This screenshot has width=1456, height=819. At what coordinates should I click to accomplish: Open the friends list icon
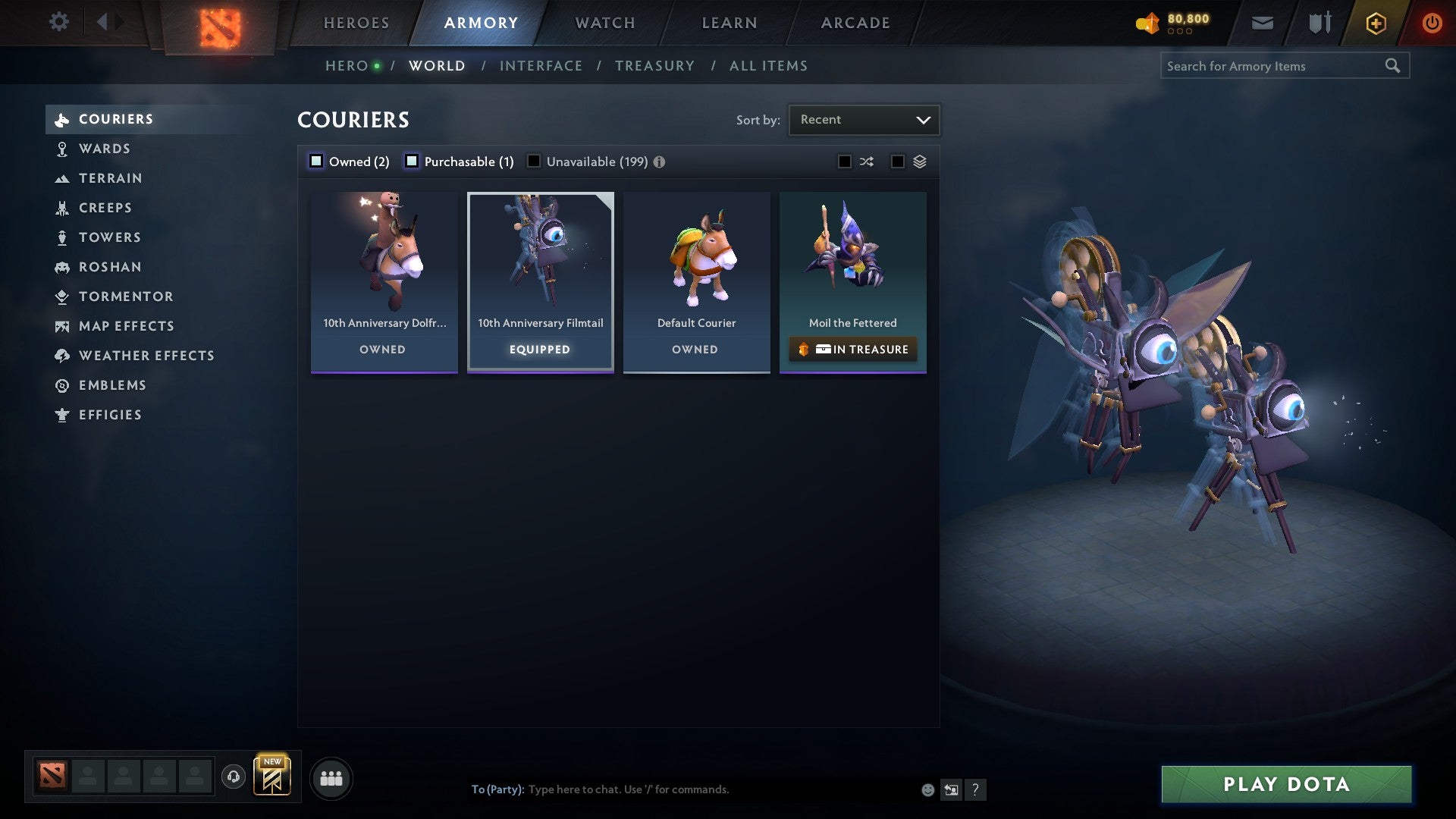[x=331, y=777]
